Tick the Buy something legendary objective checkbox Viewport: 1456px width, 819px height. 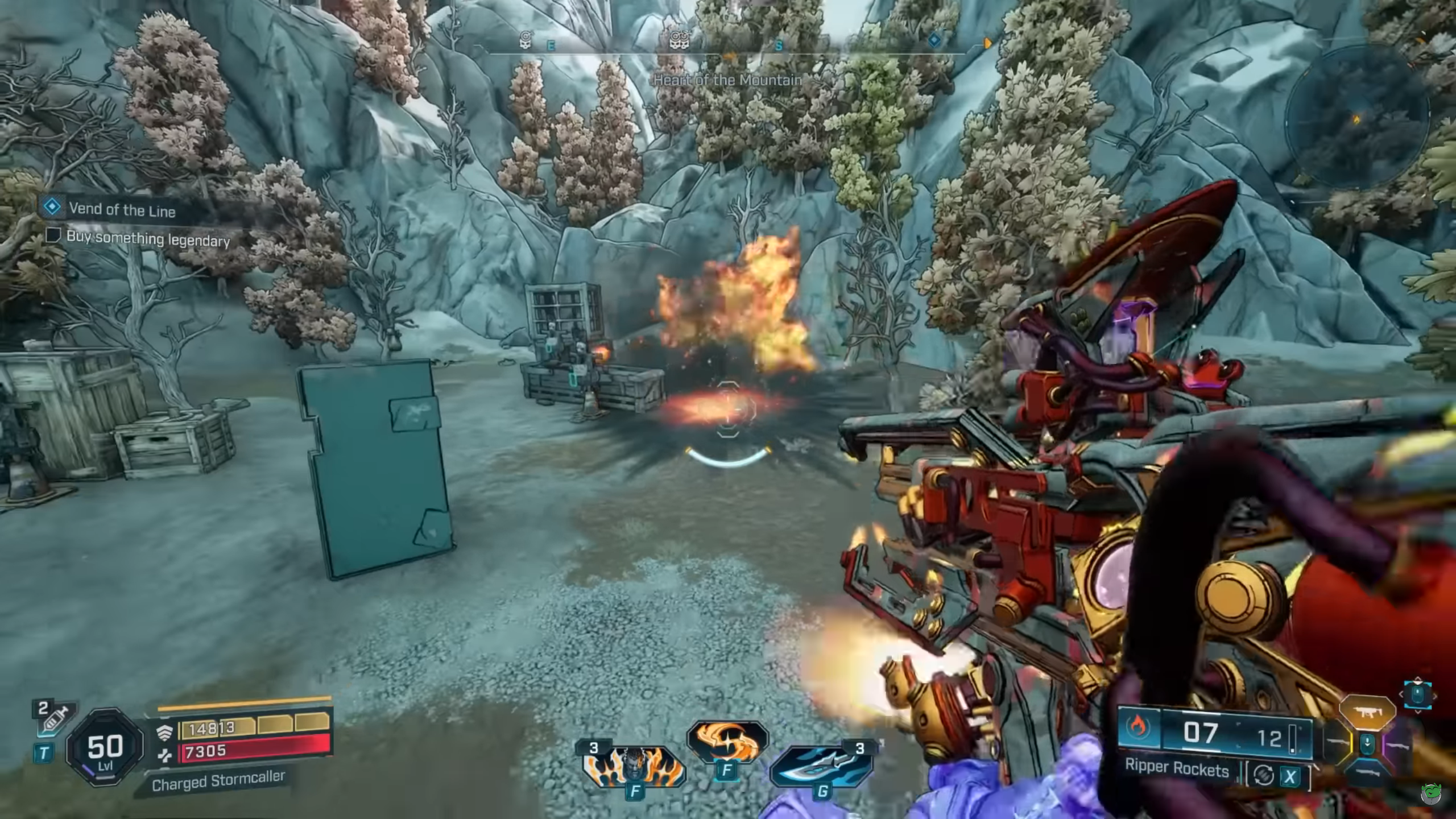pos(53,235)
